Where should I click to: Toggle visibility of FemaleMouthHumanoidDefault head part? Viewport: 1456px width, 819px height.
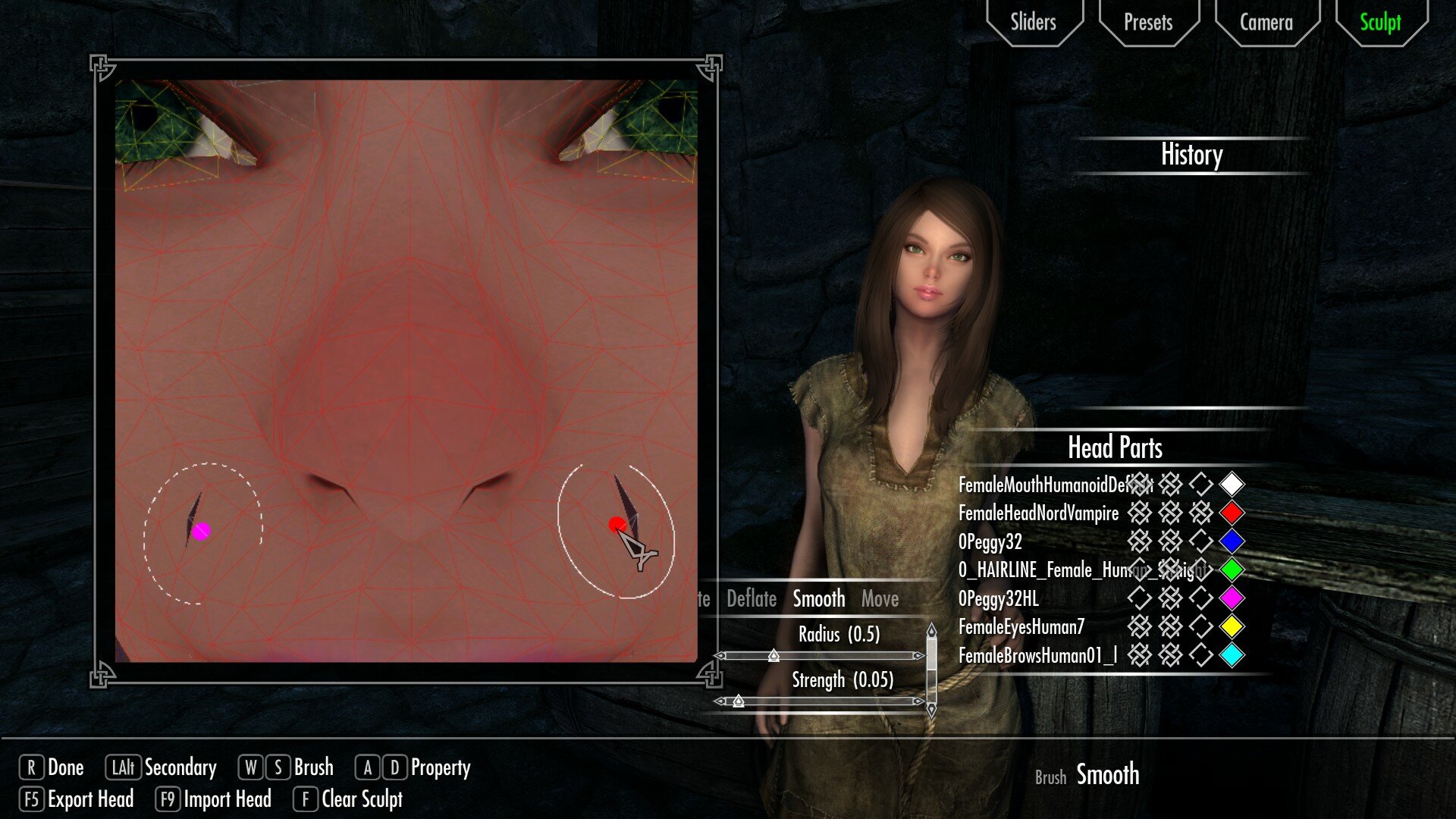(x=1141, y=485)
